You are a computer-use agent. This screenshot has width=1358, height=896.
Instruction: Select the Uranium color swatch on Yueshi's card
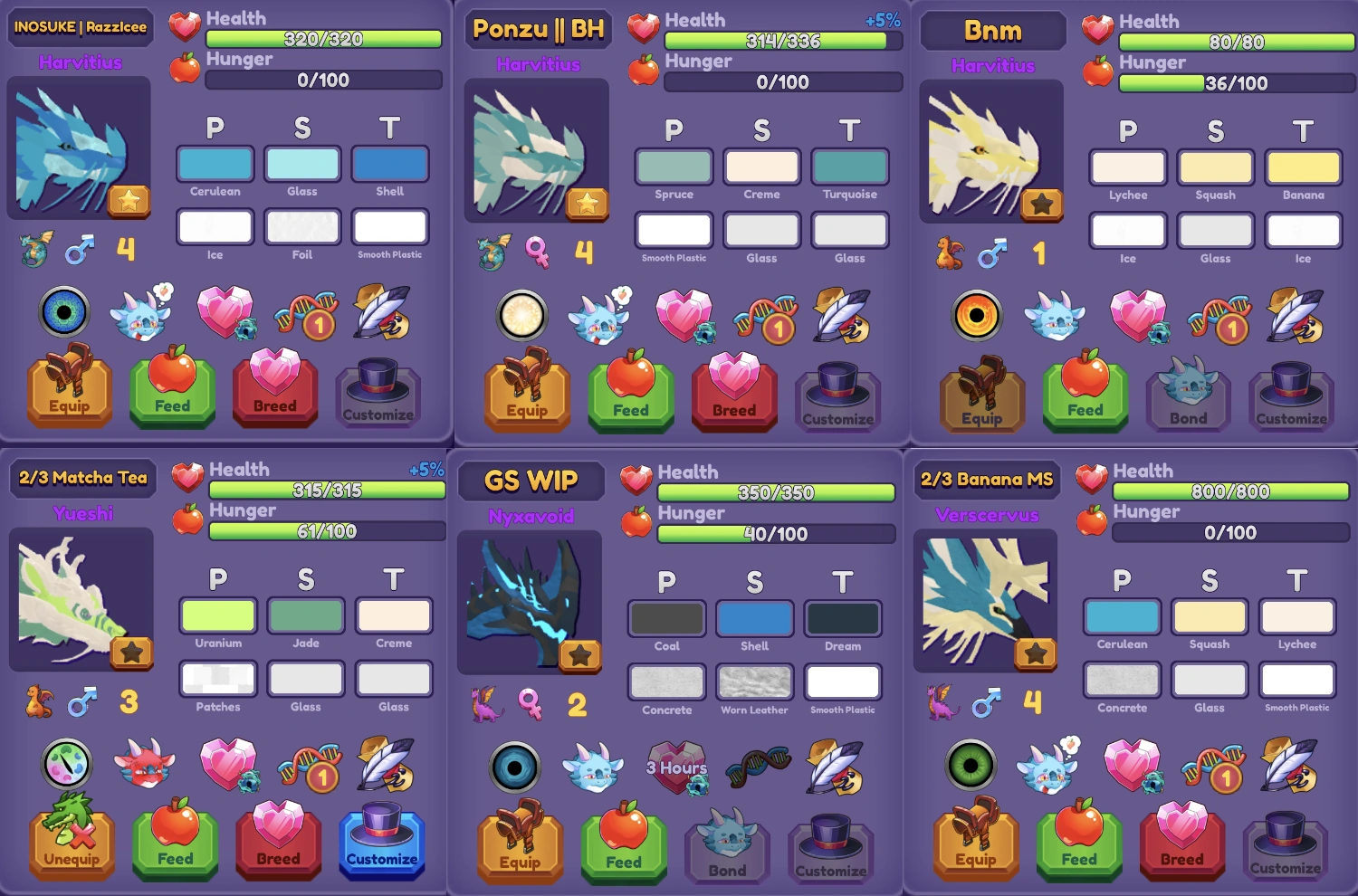(x=217, y=616)
